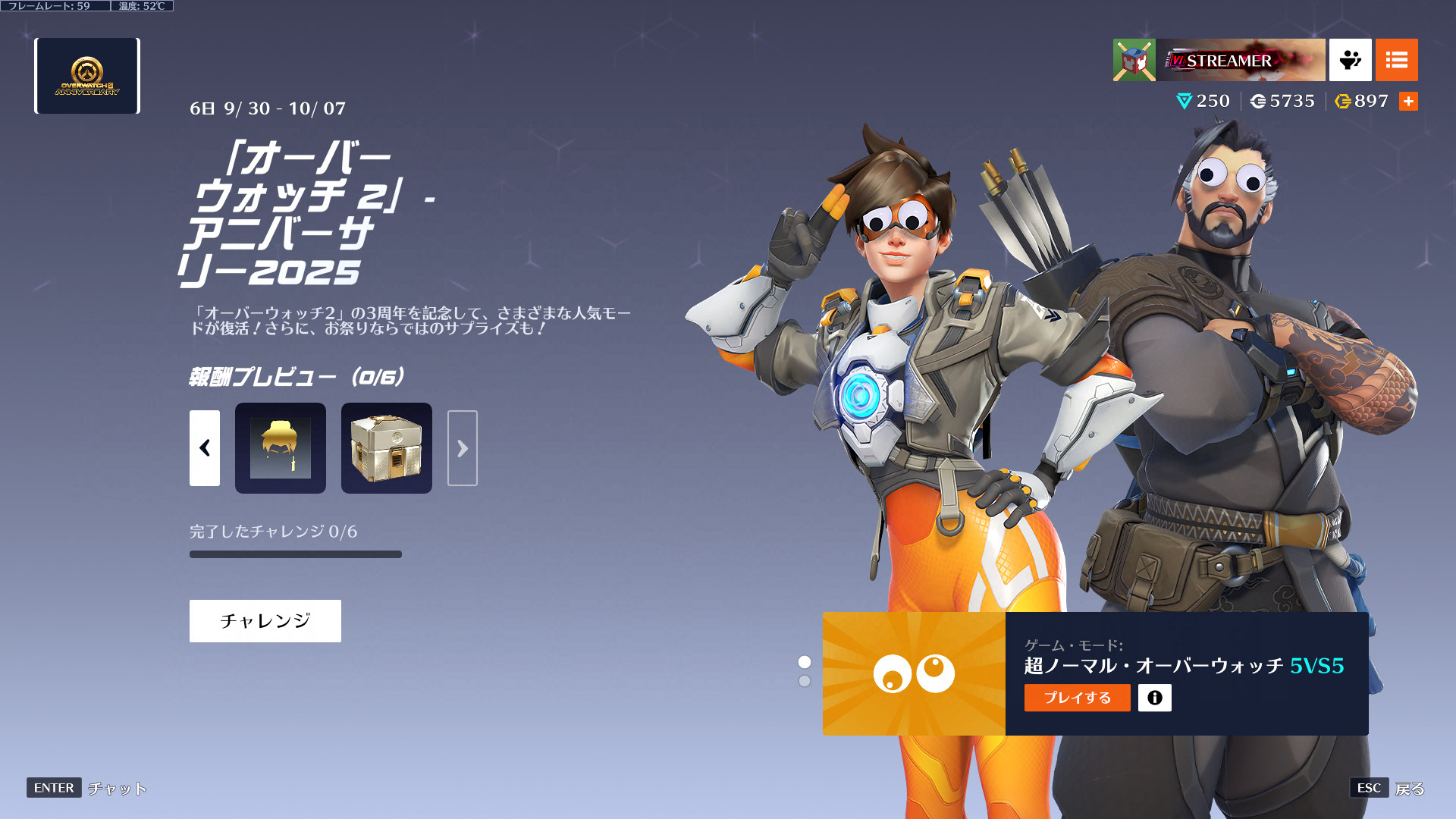Viewport: 1456px width, 819px height.
Task: Open the STREAMER player profile banner
Action: [x=1240, y=60]
